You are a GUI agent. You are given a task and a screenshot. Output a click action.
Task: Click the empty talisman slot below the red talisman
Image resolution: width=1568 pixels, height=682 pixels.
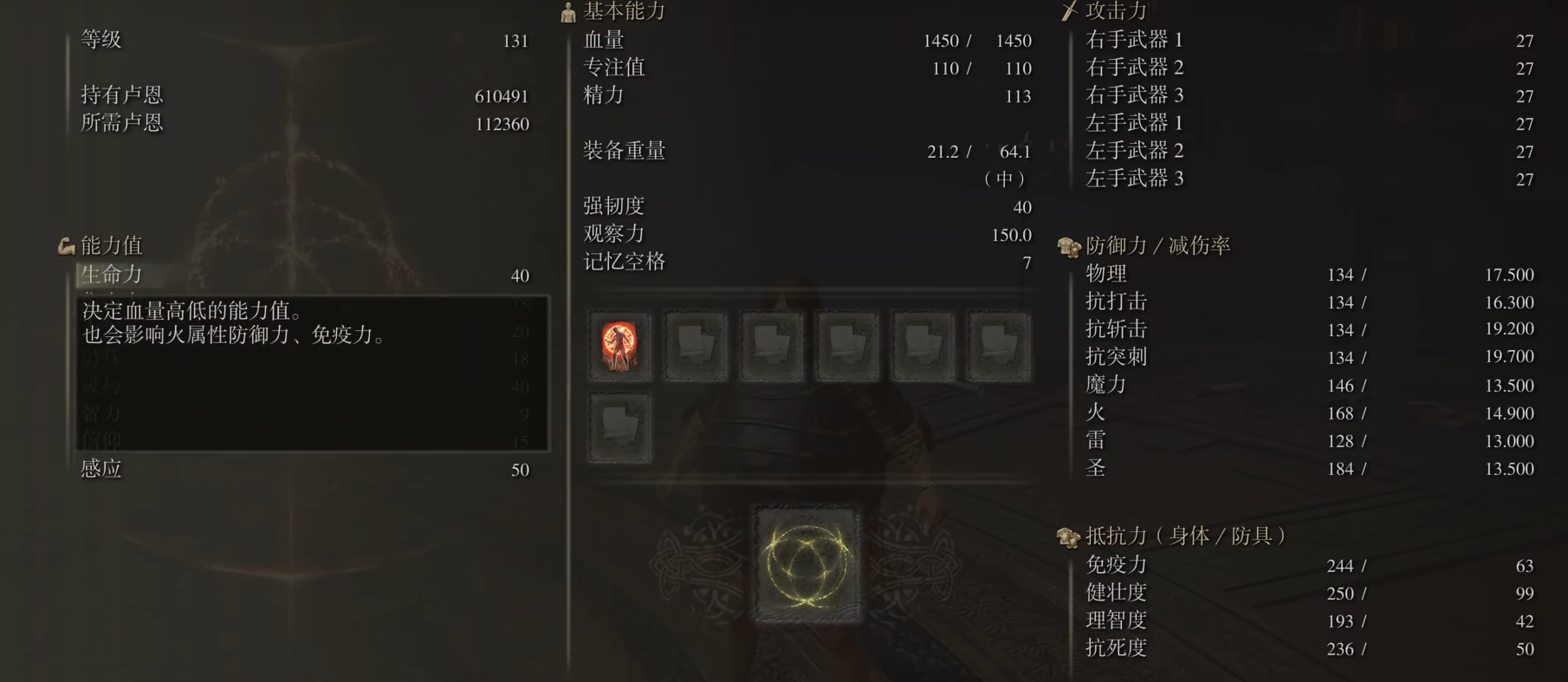click(619, 428)
